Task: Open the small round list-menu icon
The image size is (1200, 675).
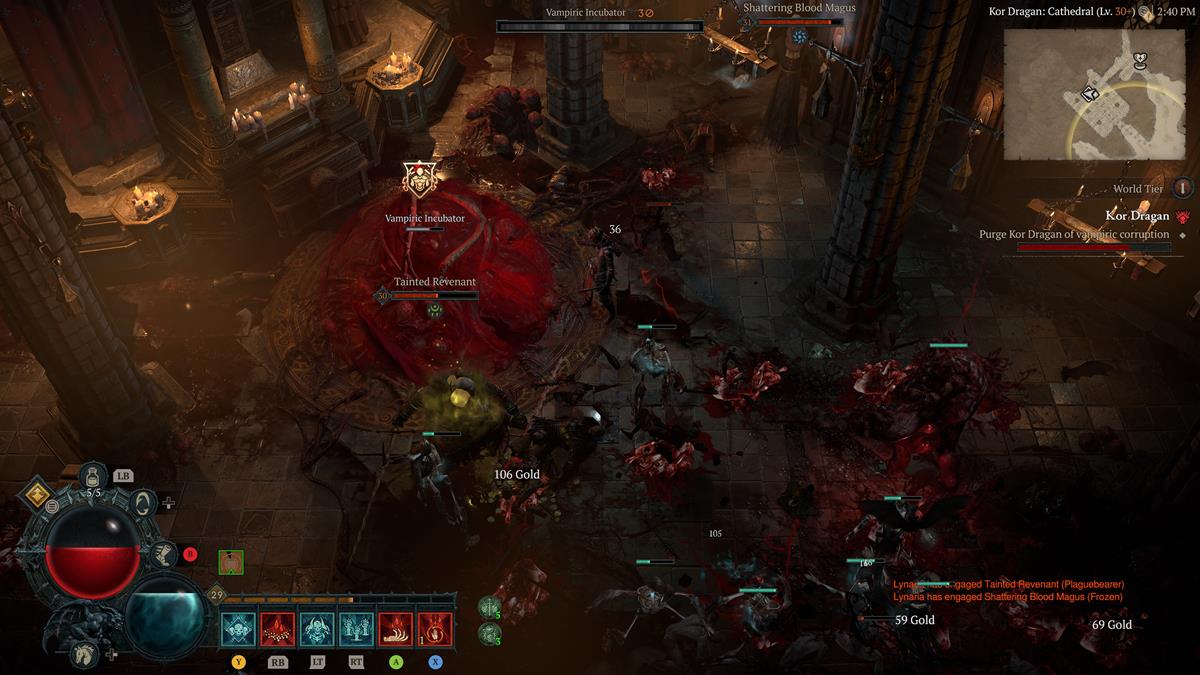Action: (52, 507)
